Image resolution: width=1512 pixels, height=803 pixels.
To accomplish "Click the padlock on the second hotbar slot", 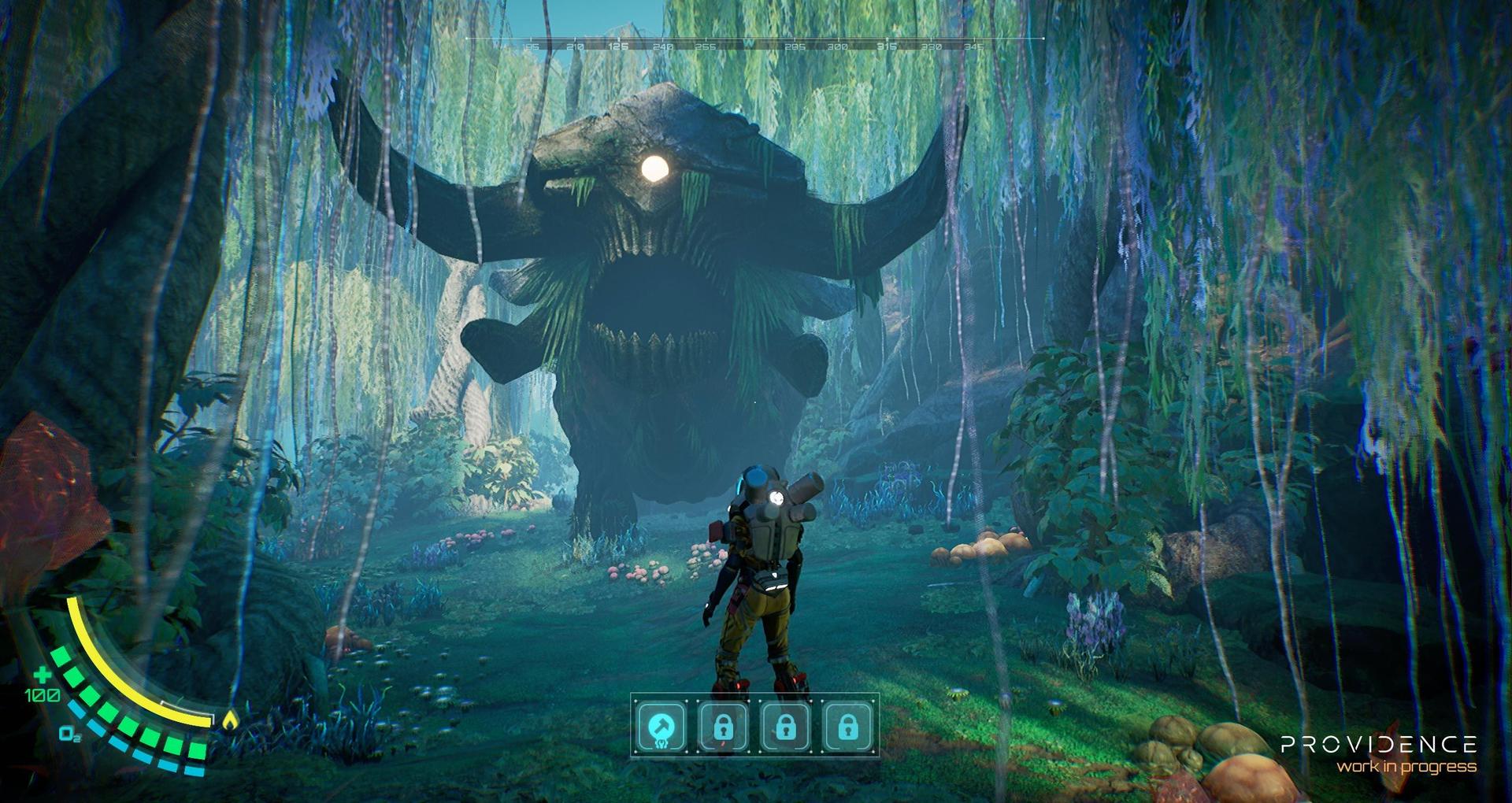I will (724, 727).
